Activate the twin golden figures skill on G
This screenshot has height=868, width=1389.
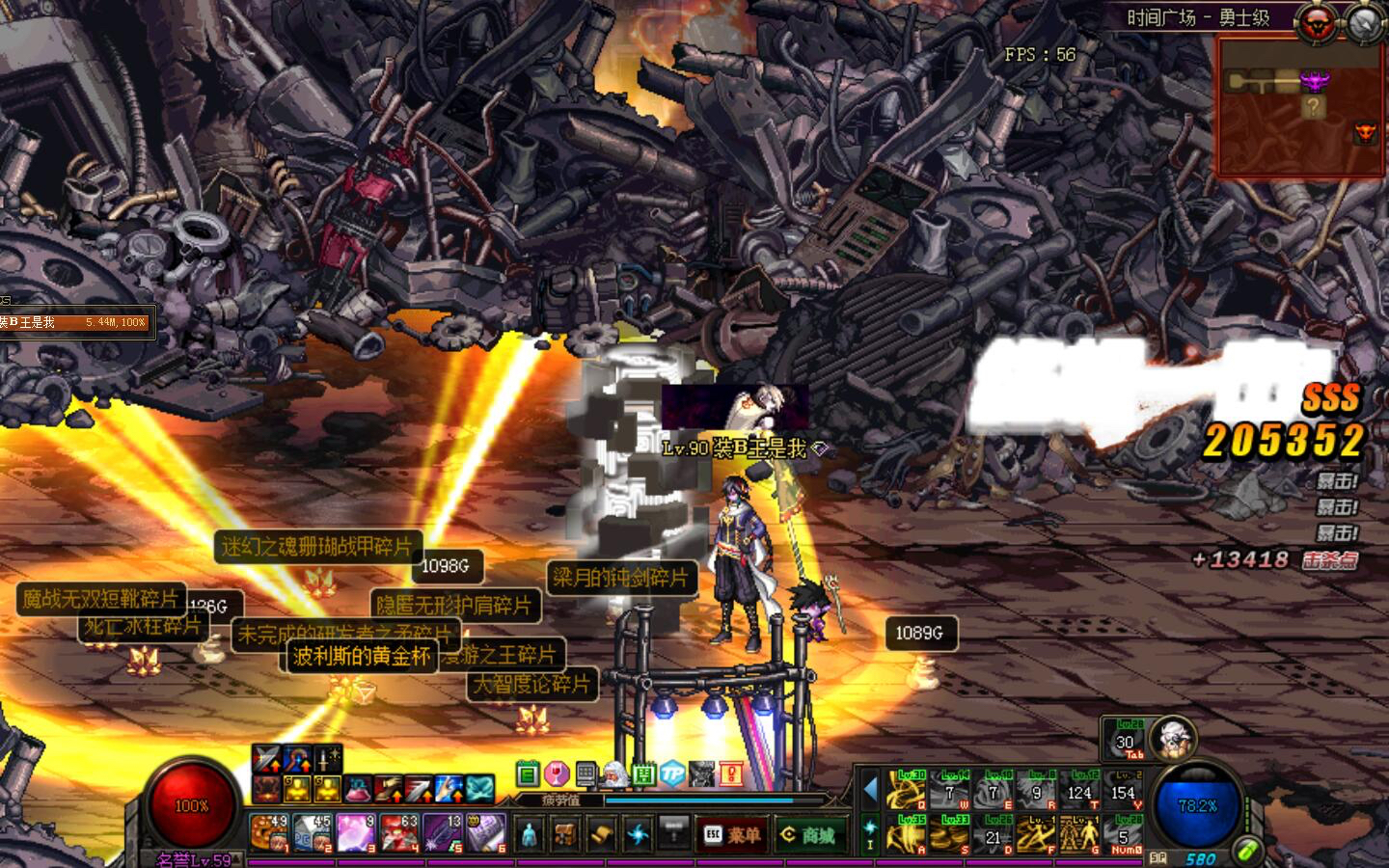tap(1079, 834)
